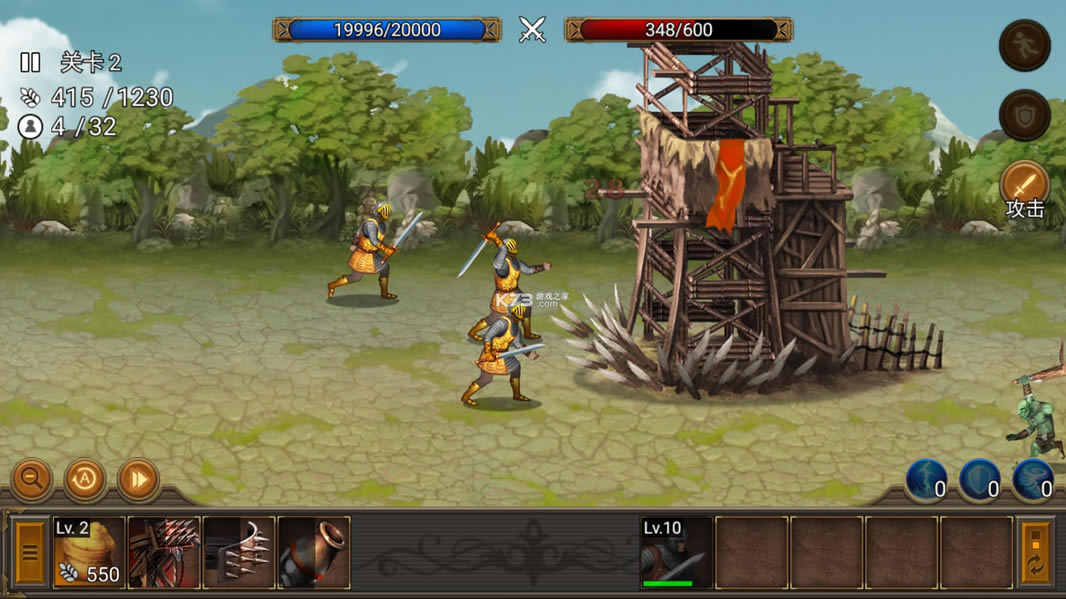This screenshot has height=599, width=1066.
Task: Select the cannon slot
Action: [313, 552]
